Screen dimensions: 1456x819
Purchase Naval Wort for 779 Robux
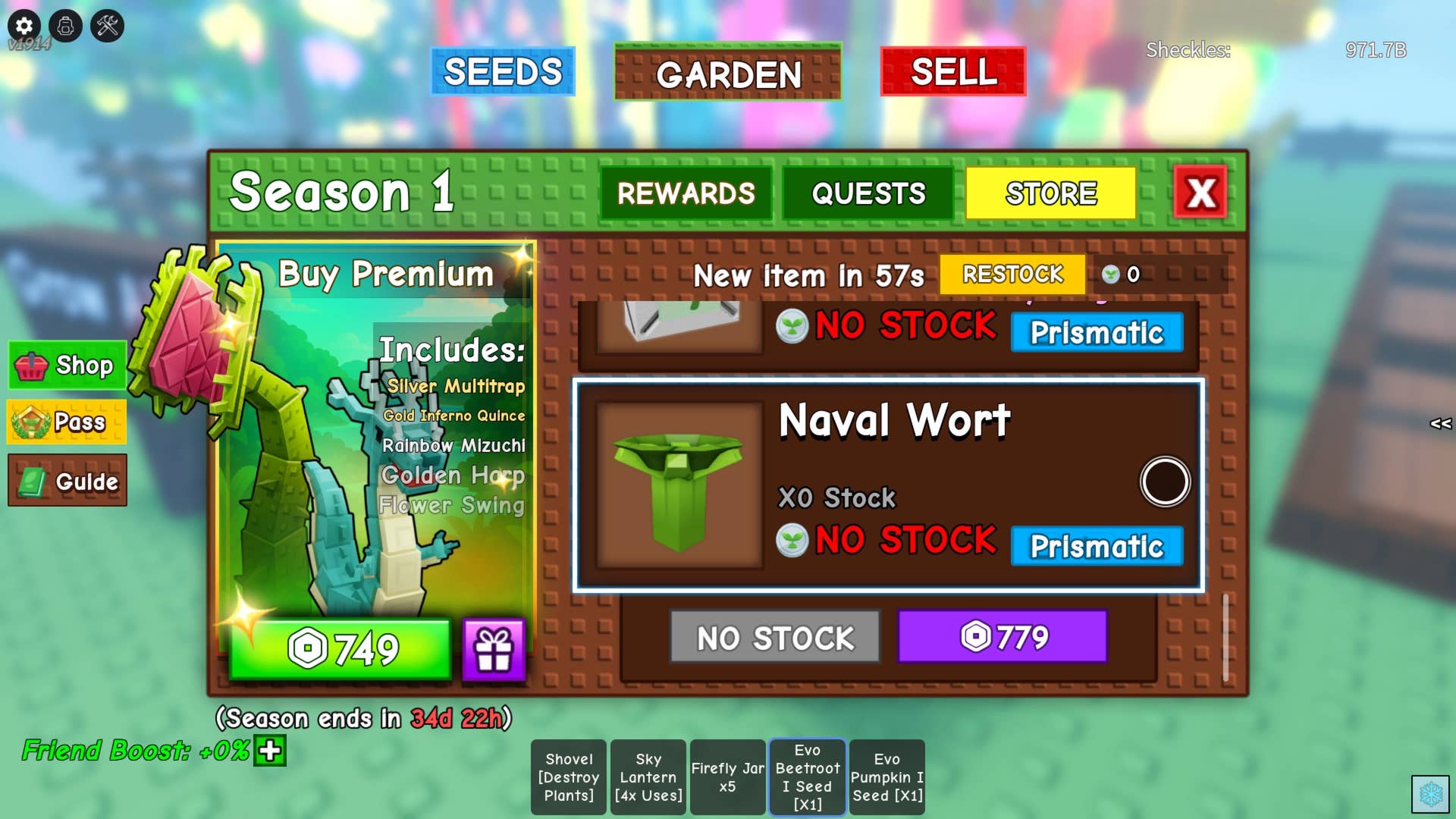(1003, 637)
